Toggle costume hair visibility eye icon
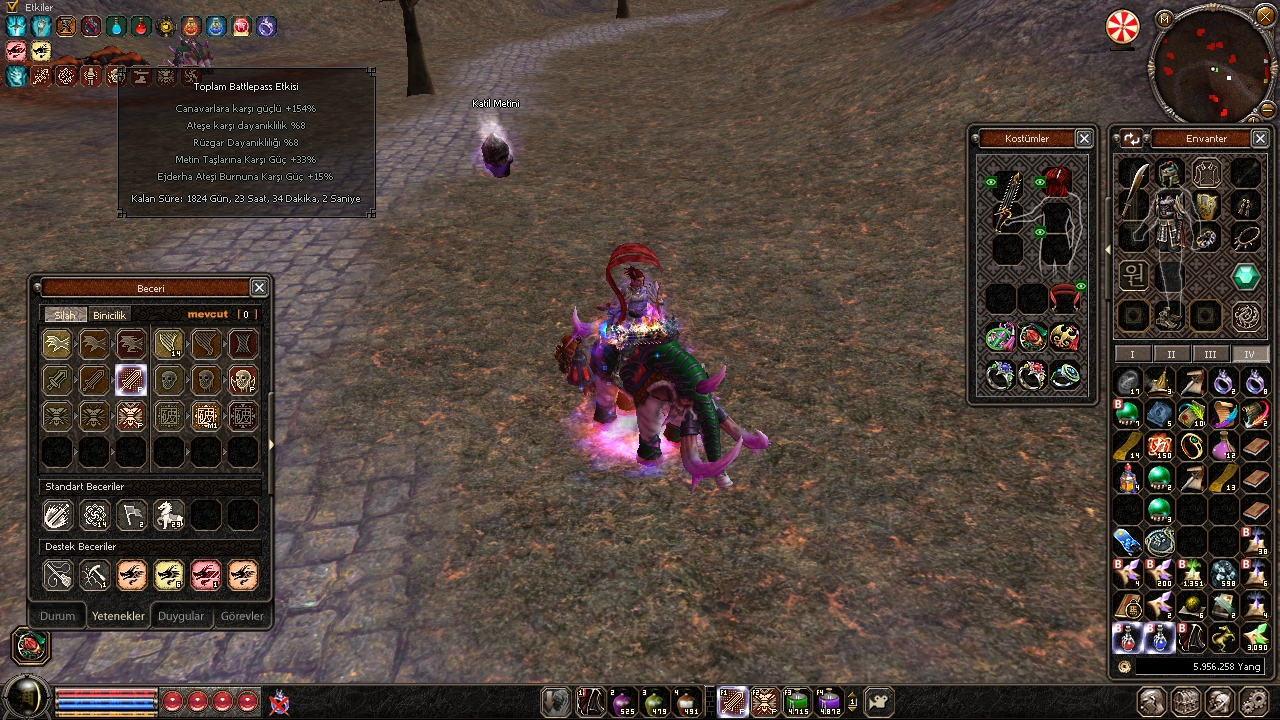The width and height of the screenshot is (1280, 720). point(1040,182)
